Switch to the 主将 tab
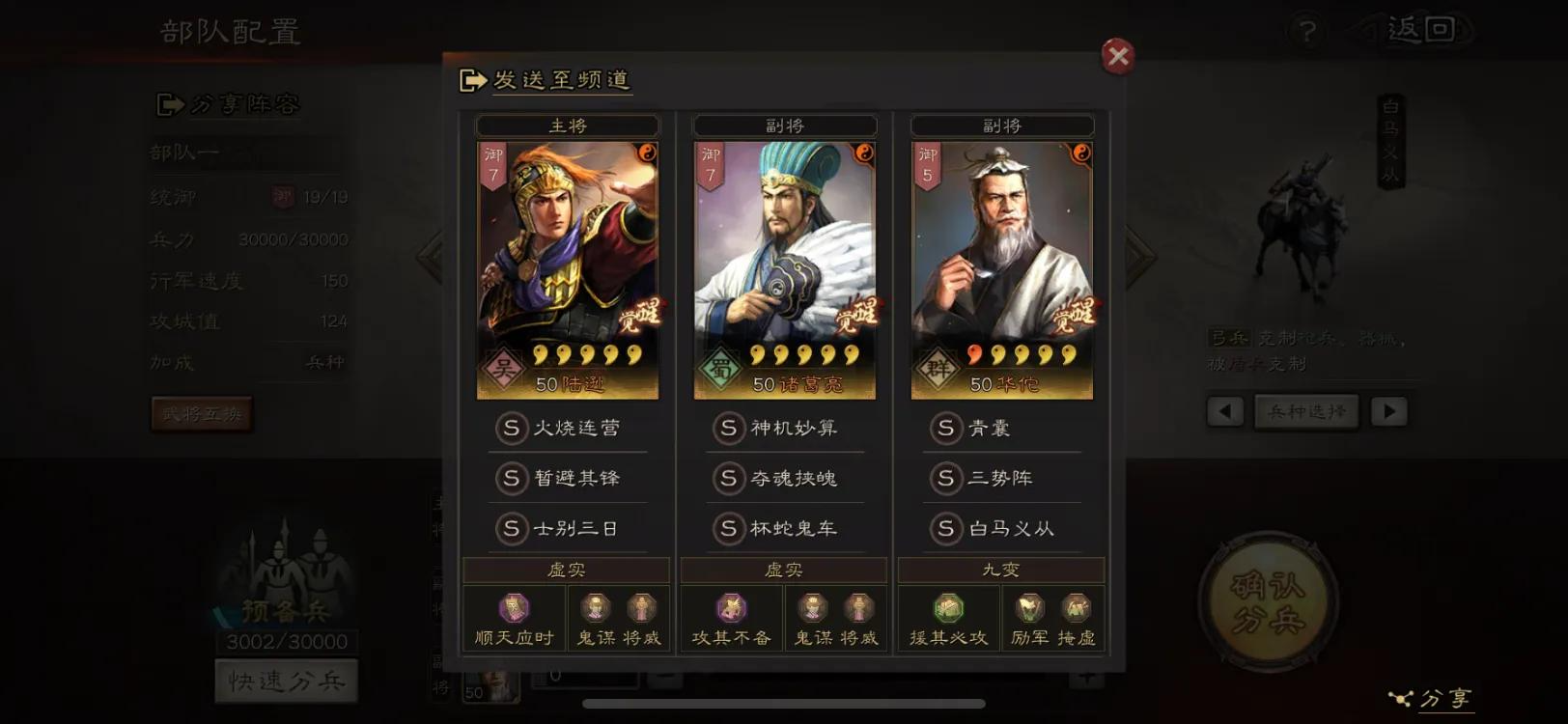1568x724 pixels. (x=568, y=125)
